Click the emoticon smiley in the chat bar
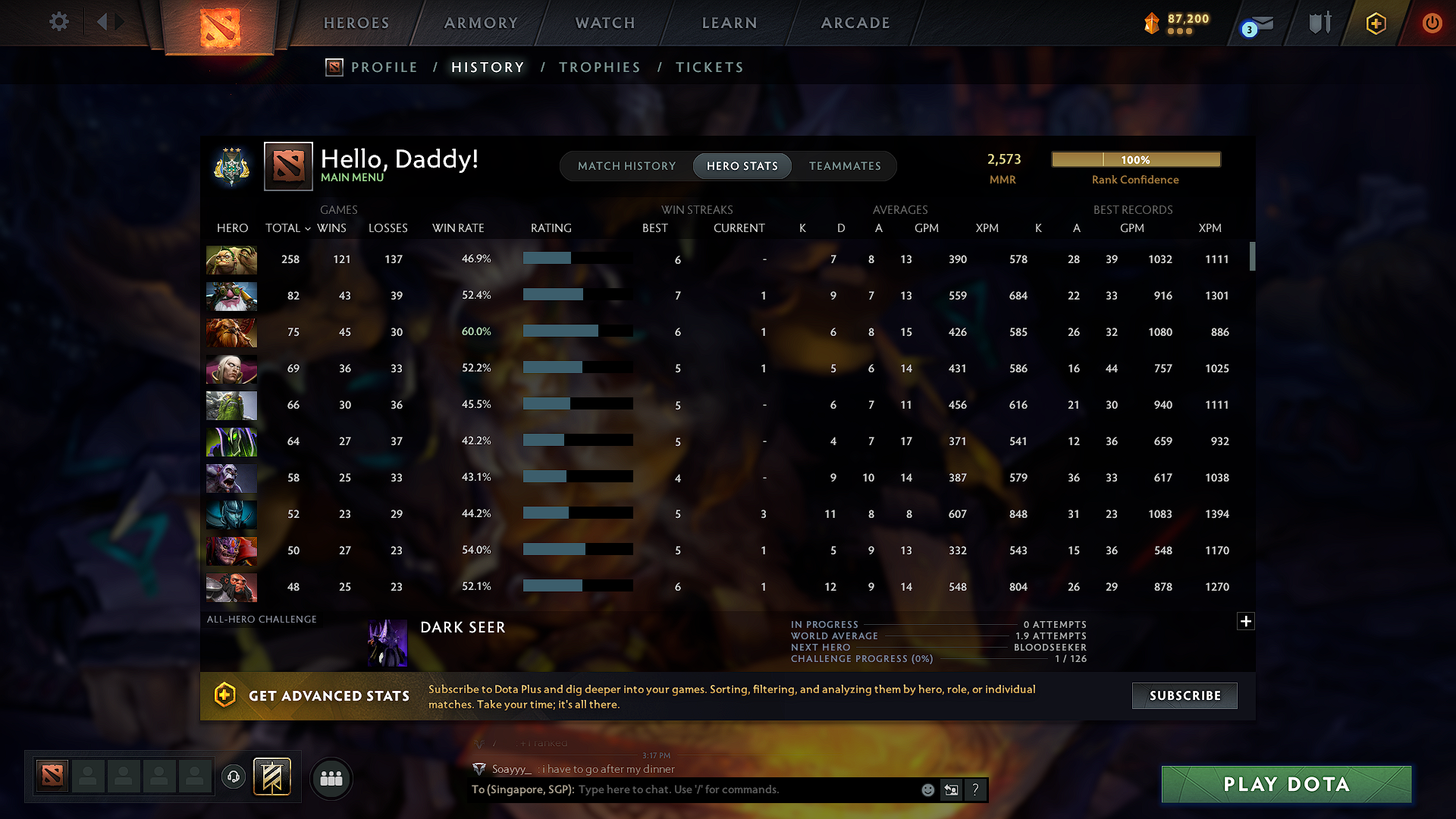 pos(927,789)
